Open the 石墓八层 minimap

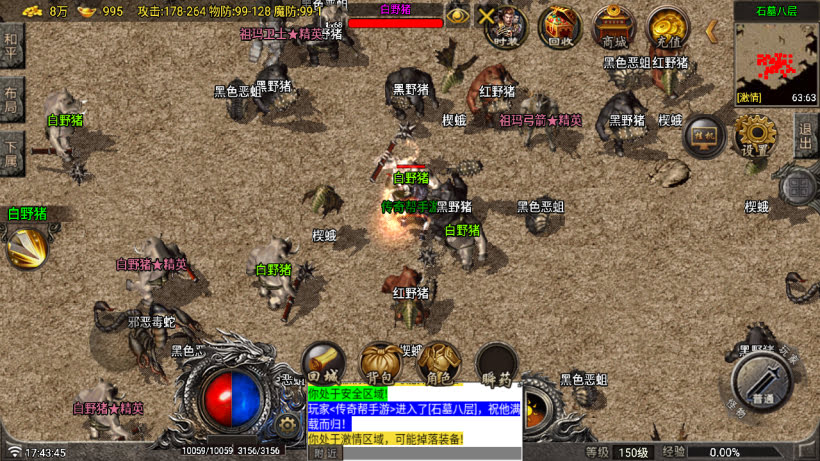776,55
